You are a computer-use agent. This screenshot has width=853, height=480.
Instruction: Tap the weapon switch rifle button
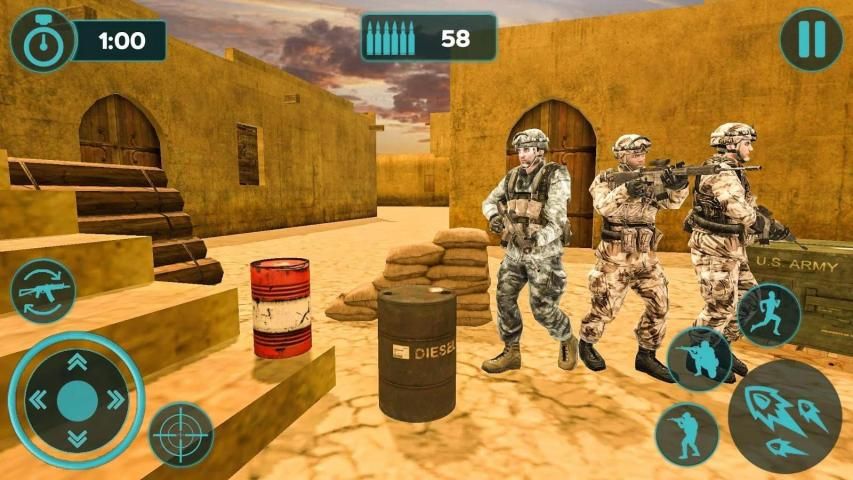pyautogui.click(x=43, y=291)
